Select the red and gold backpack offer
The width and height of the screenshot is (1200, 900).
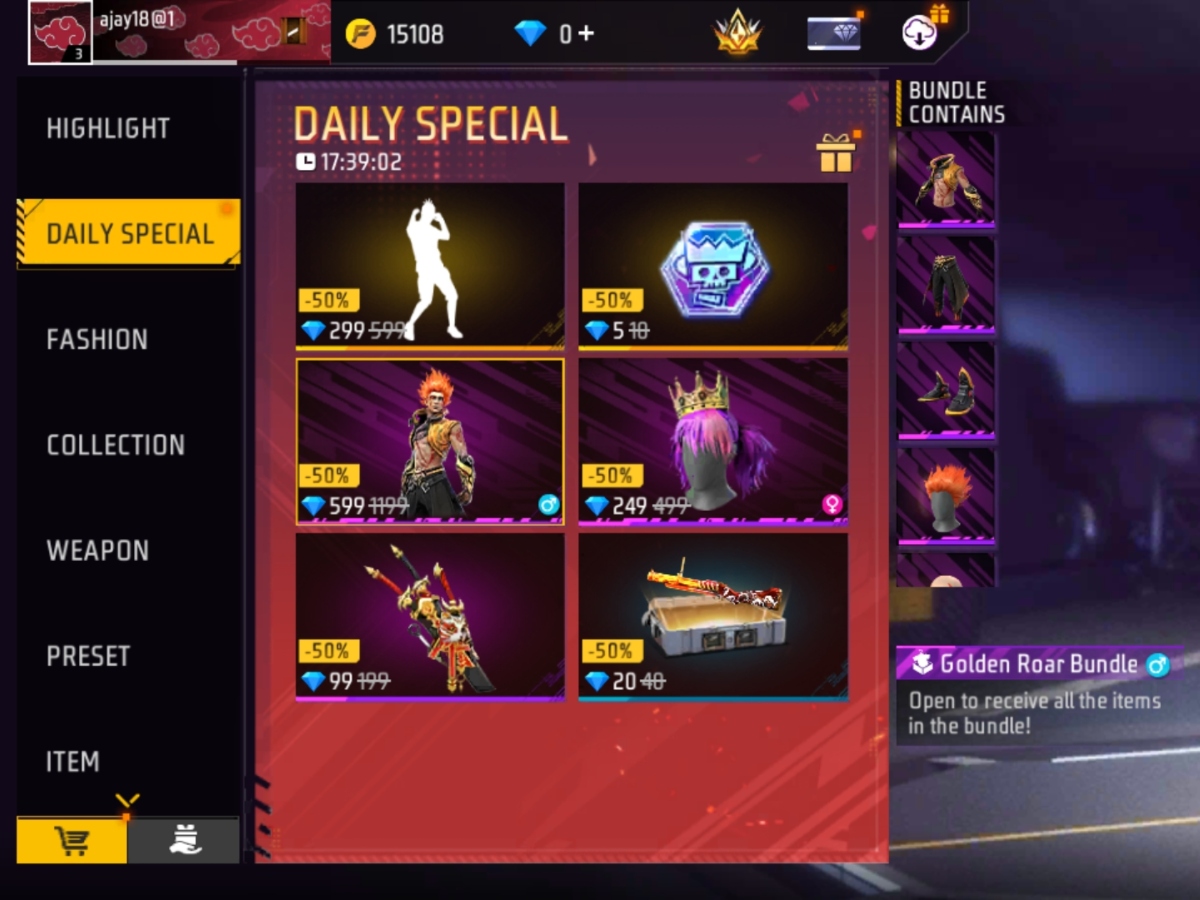430,616
